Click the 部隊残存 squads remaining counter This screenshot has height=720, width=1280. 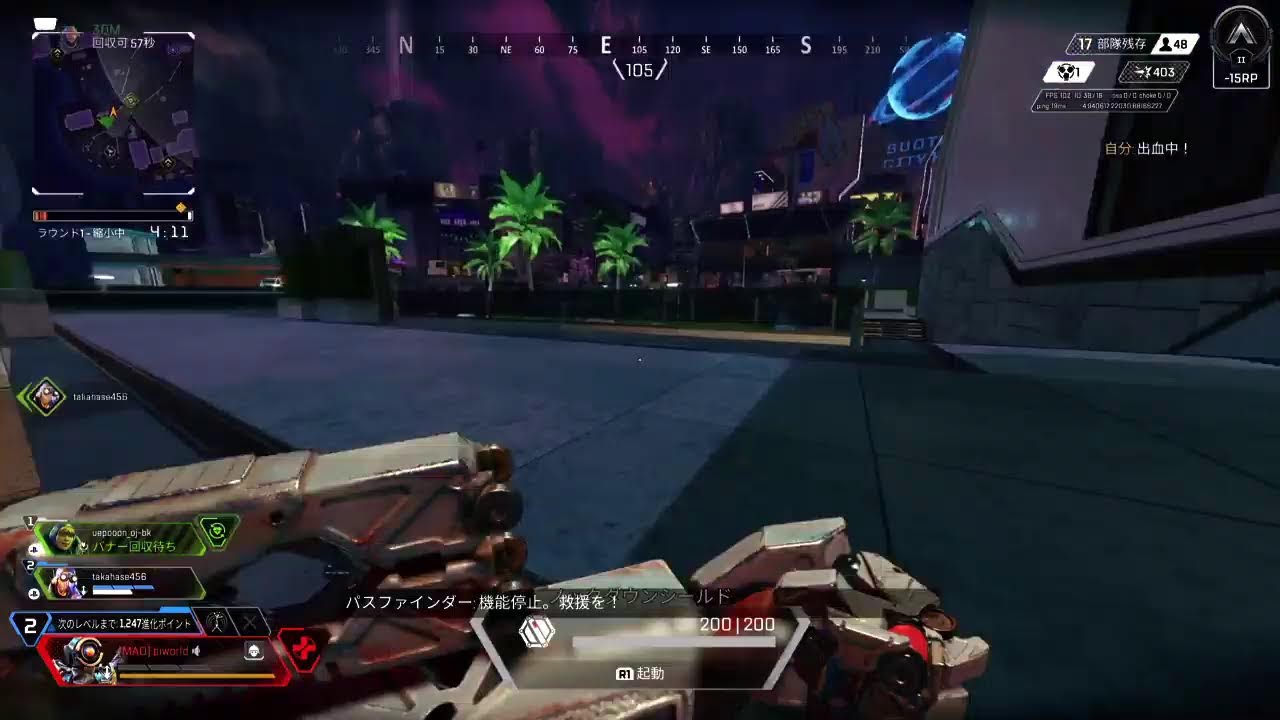point(1111,44)
